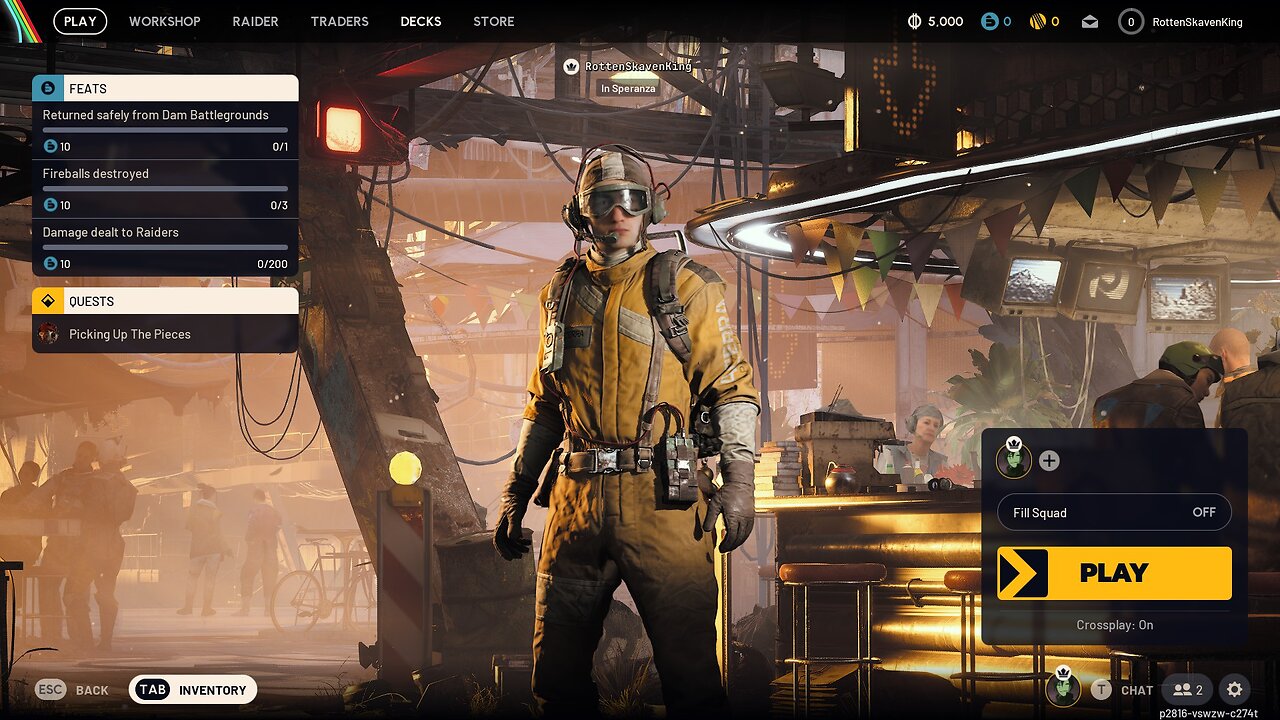The width and height of the screenshot is (1280, 720).
Task: Select the Fireballs destroyed feat row
Action: click(x=165, y=189)
